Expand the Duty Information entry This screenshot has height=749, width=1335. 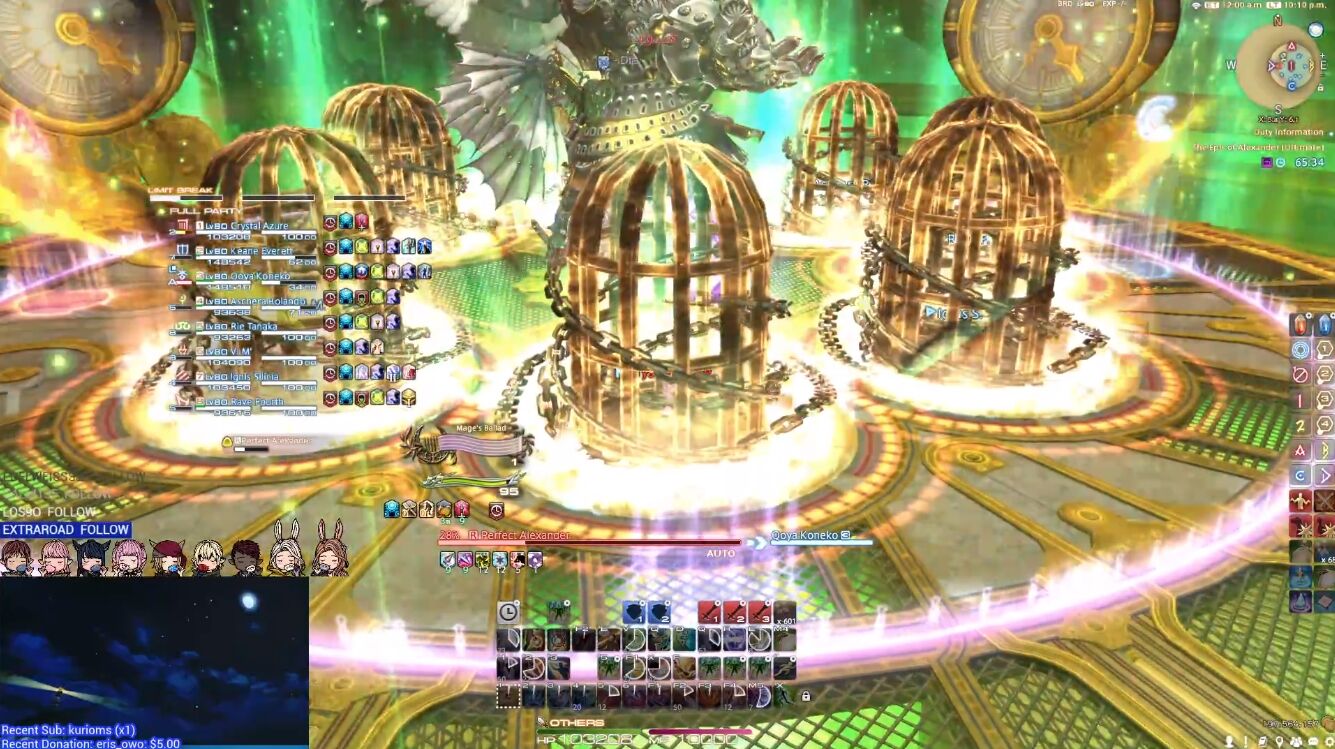pos(1289,132)
